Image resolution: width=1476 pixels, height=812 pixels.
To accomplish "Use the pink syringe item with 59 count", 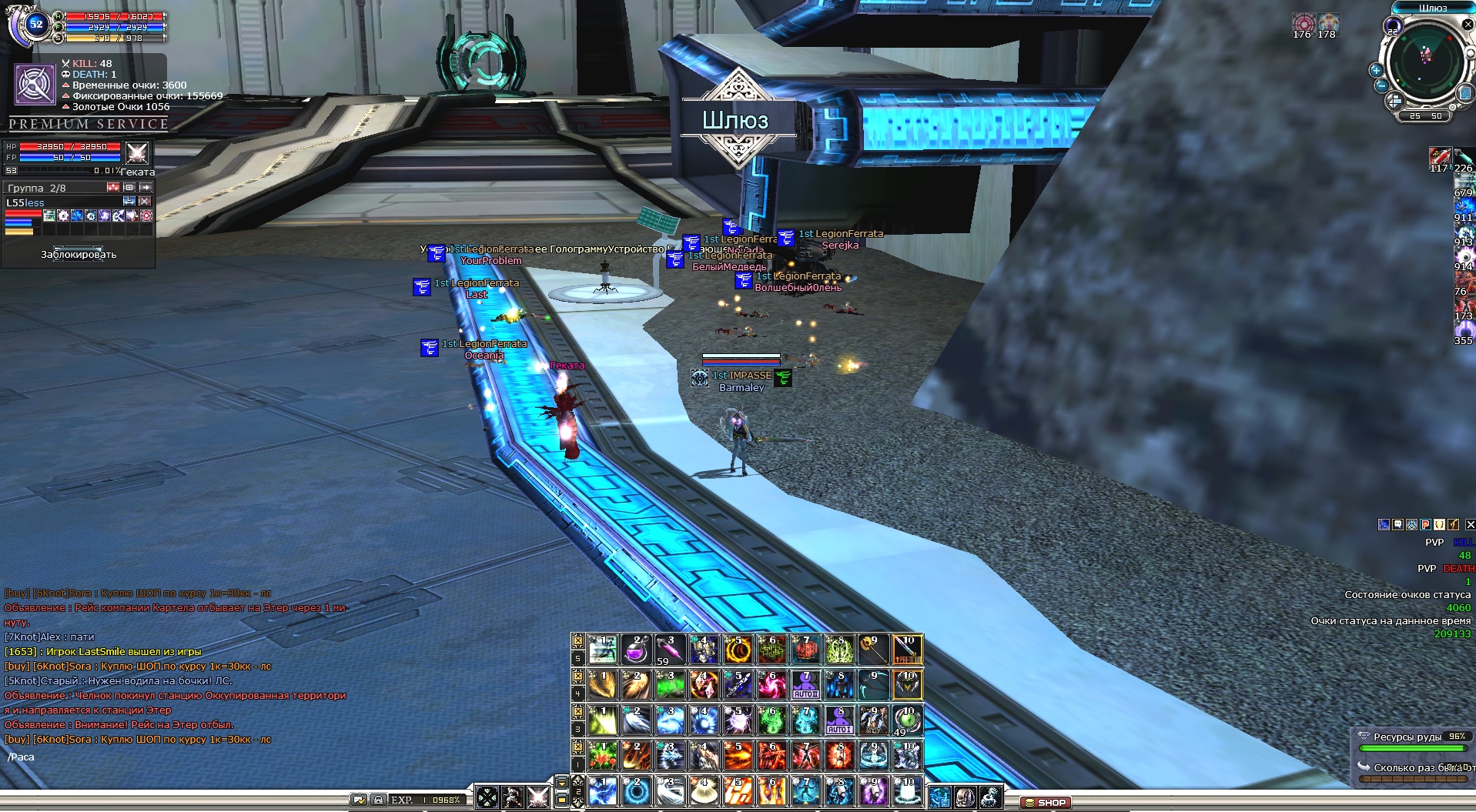I will tap(670, 649).
